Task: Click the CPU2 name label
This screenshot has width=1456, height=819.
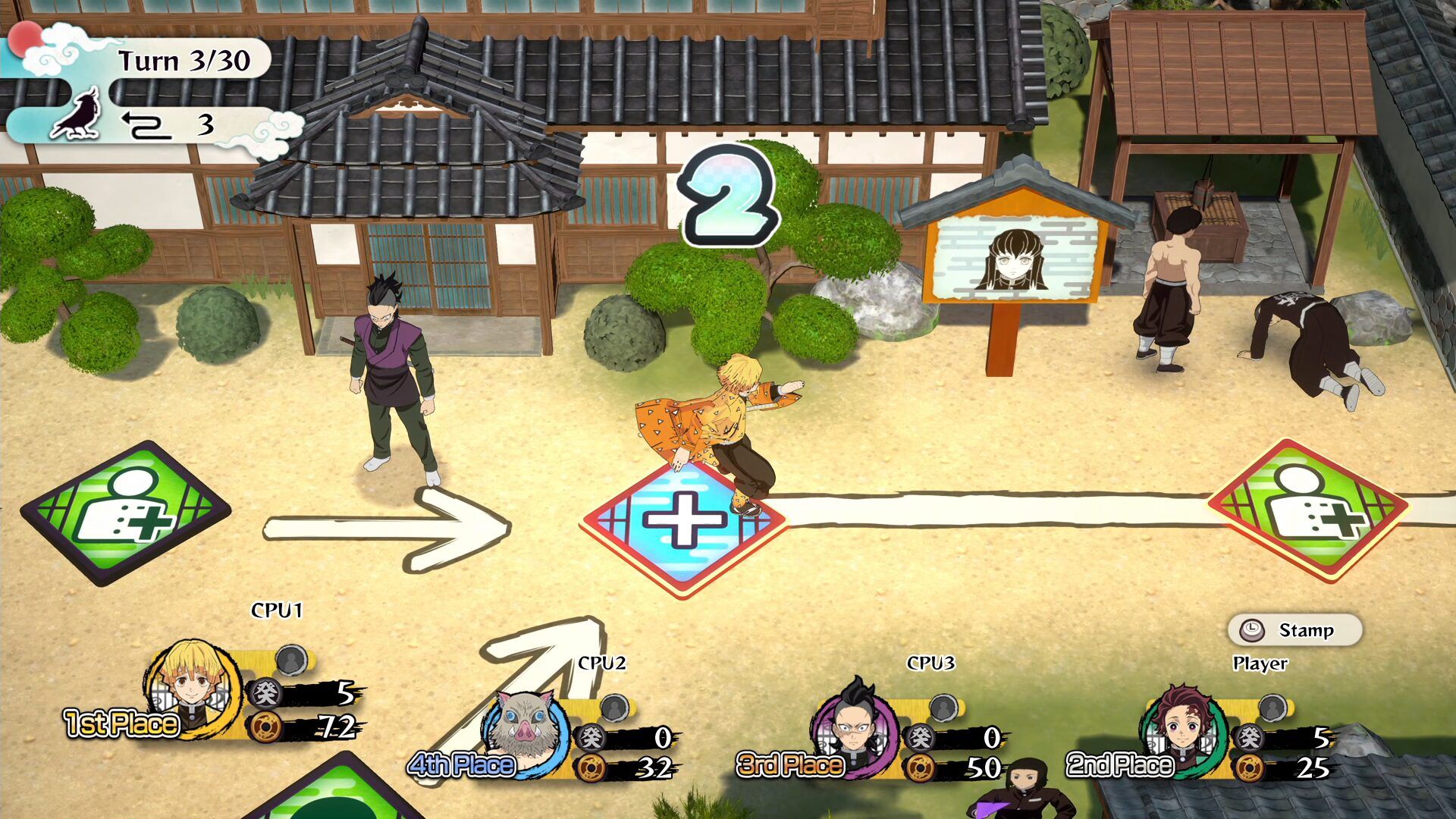Action: pyautogui.click(x=601, y=663)
